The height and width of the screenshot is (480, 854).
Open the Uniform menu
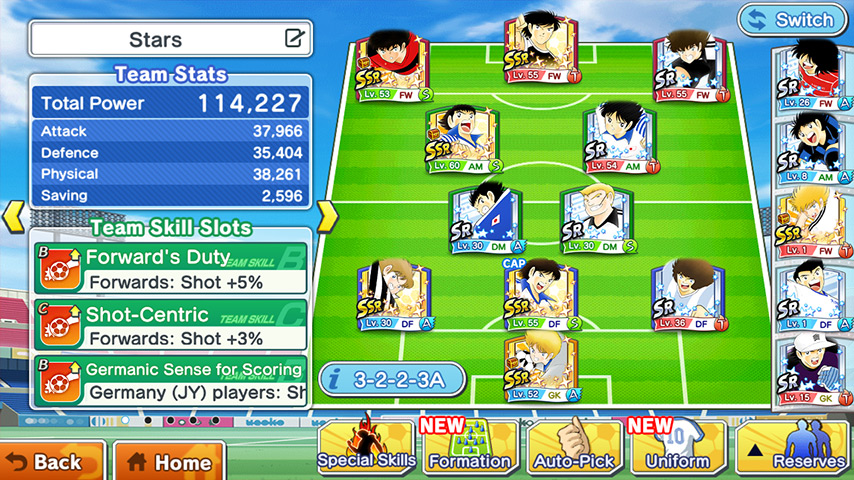click(677, 447)
